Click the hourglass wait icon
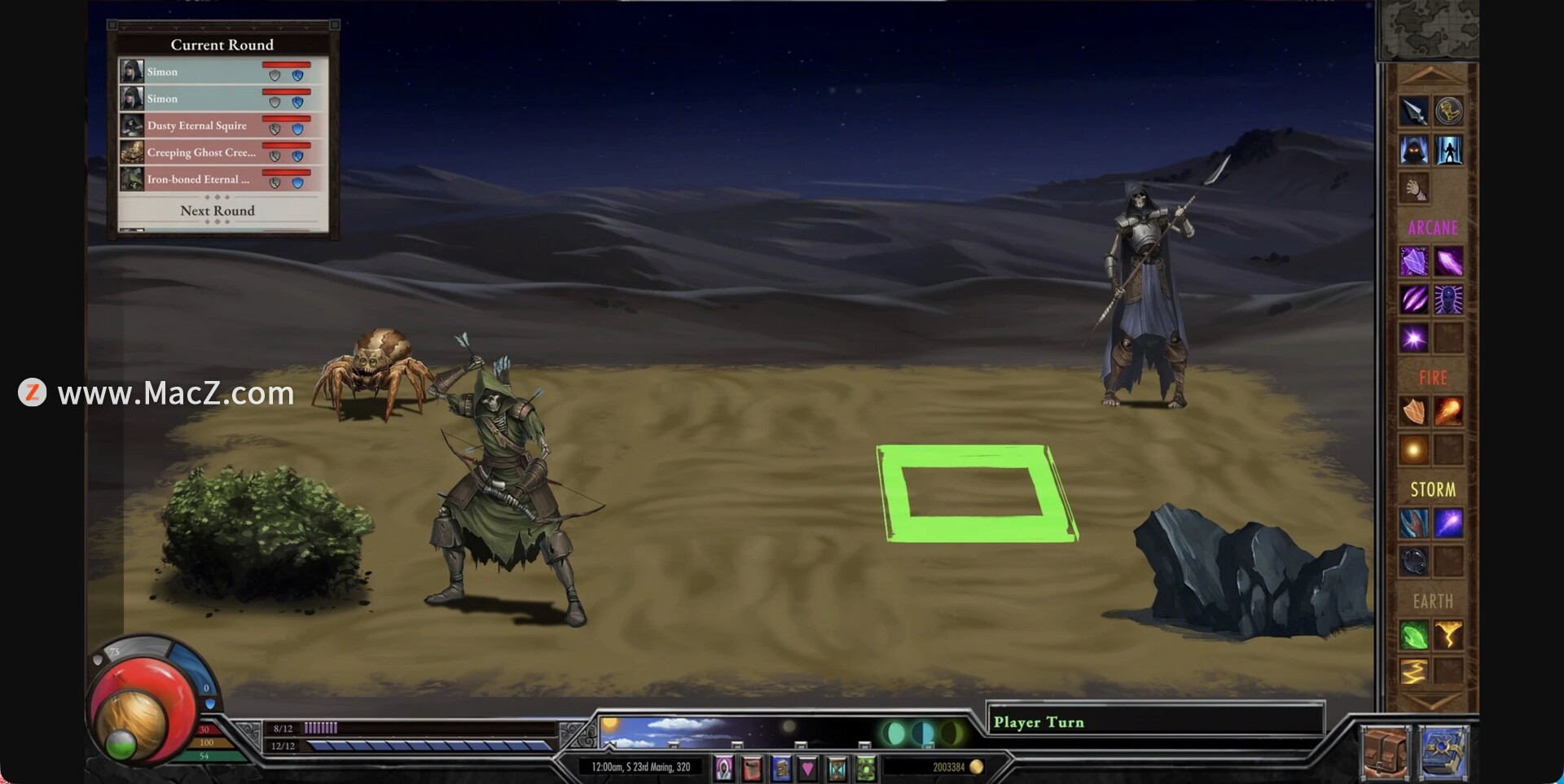 (x=837, y=768)
